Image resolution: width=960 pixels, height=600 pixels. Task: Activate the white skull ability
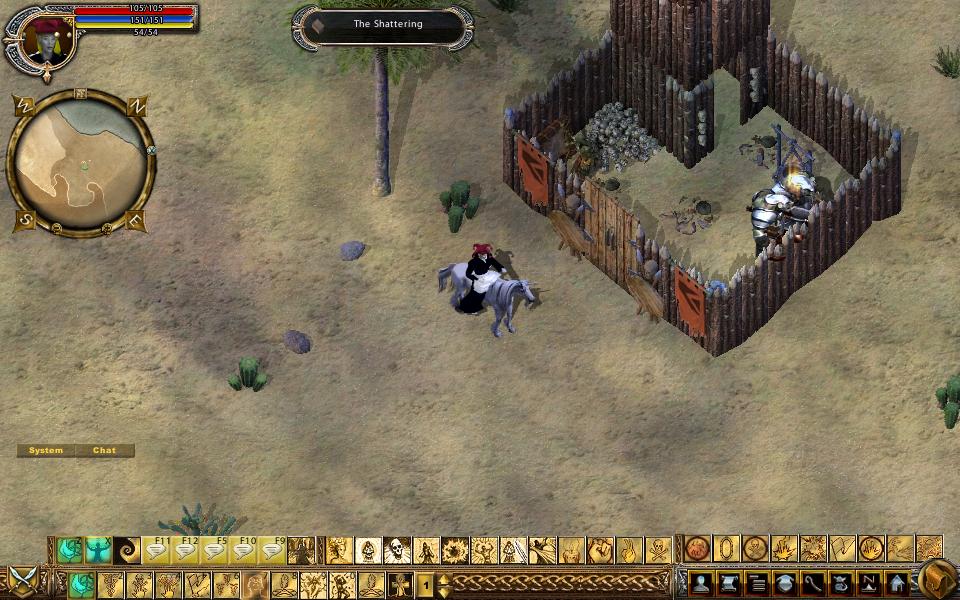click(398, 550)
